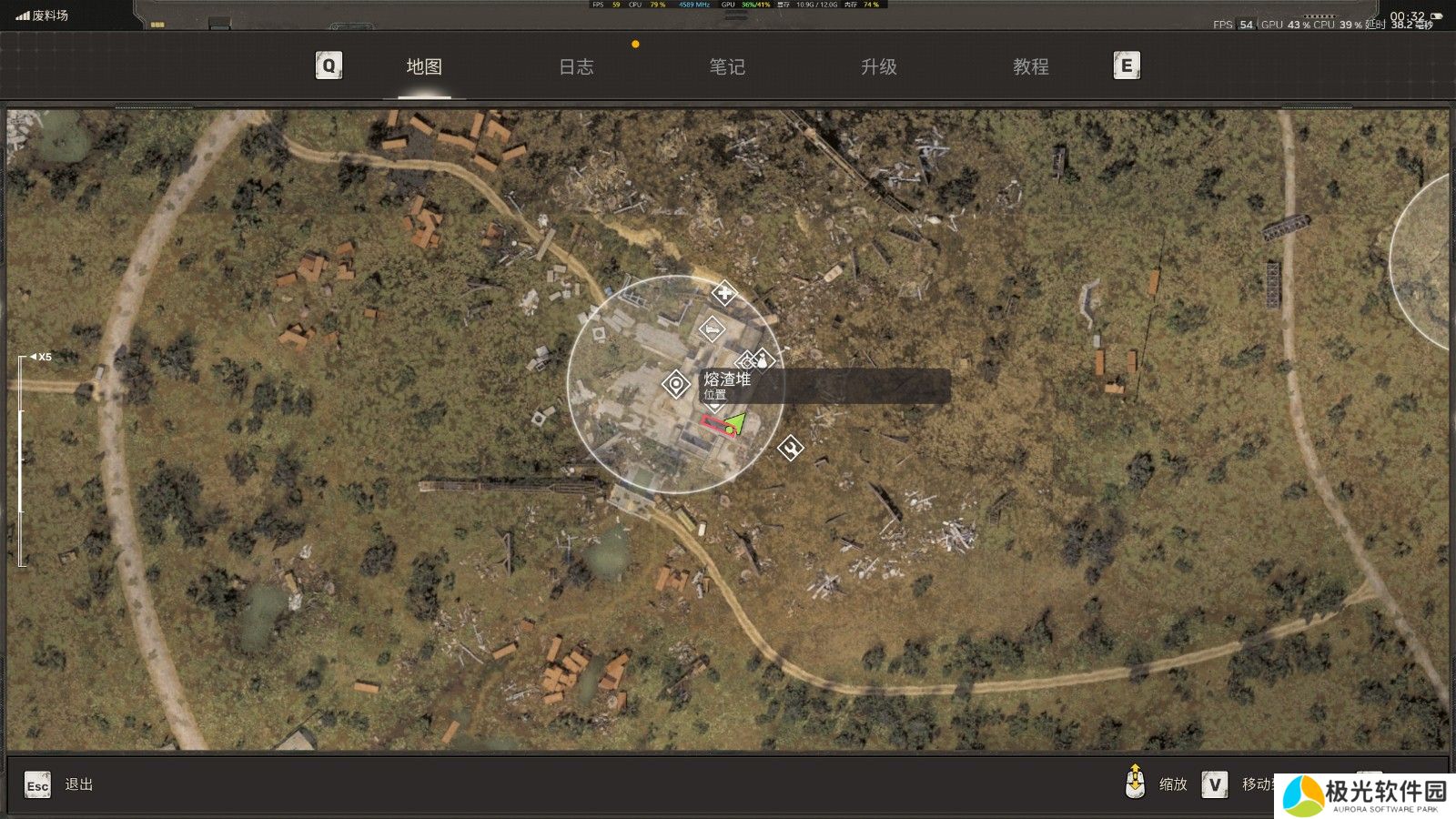This screenshot has height=819, width=1456.
Task: Open the 笔记 (Notes) tab
Action: [727, 66]
